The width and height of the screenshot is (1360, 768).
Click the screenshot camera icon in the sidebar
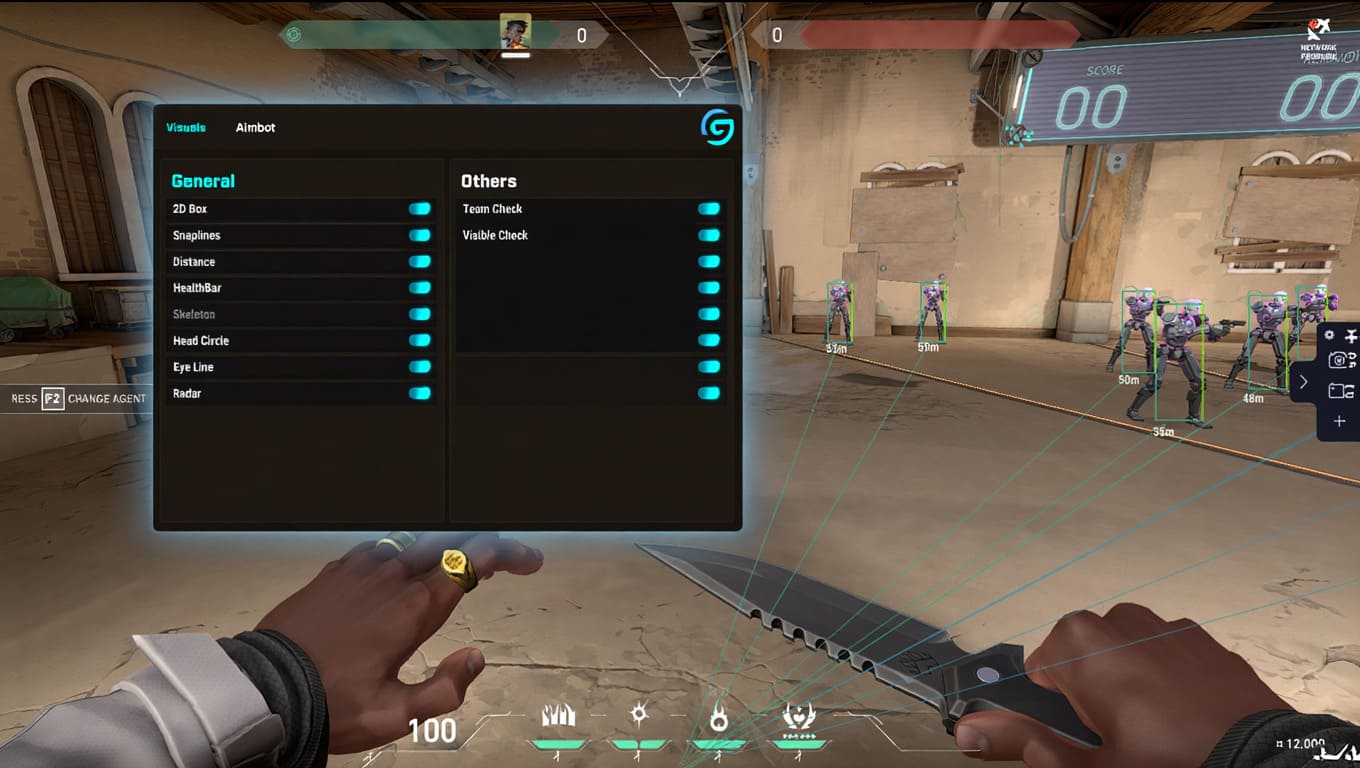coord(1337,359)
